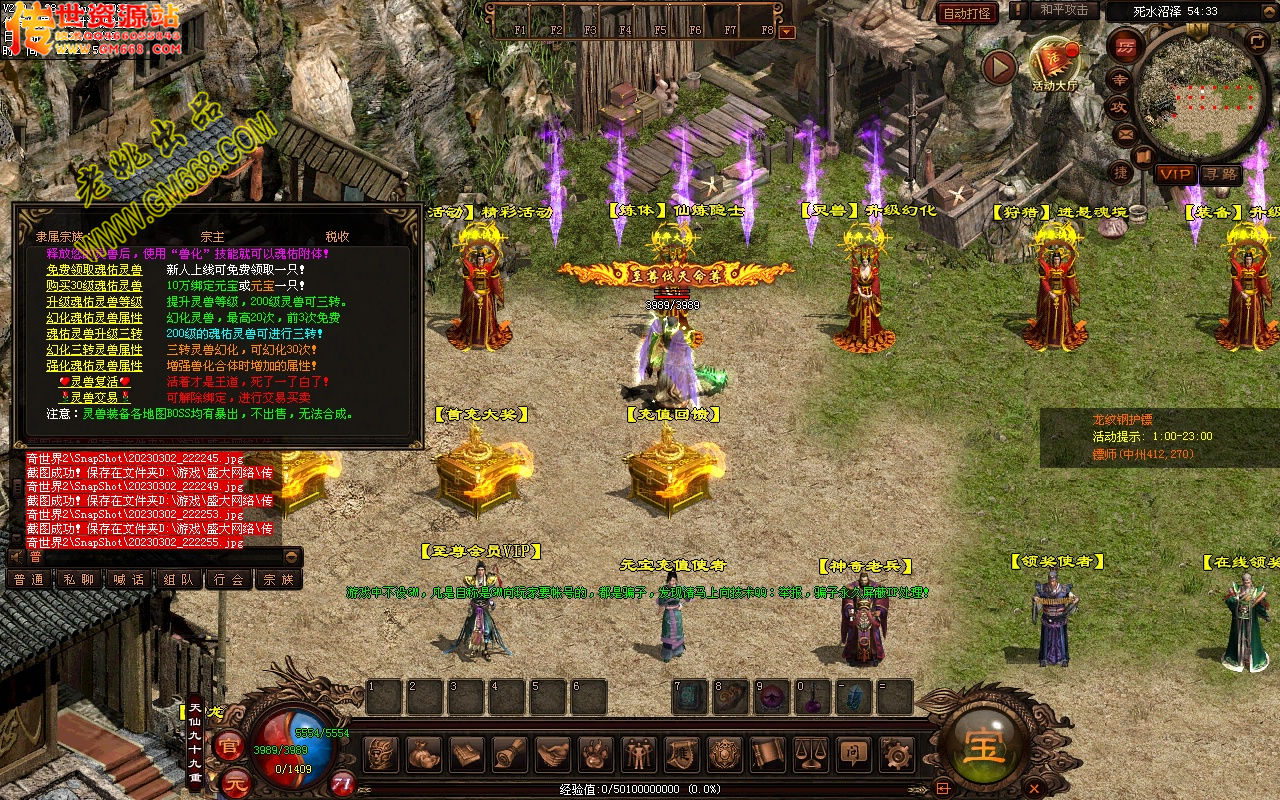Switch to the 私聊 chat channel
The image size is (1280, 800).
(79, 579)
